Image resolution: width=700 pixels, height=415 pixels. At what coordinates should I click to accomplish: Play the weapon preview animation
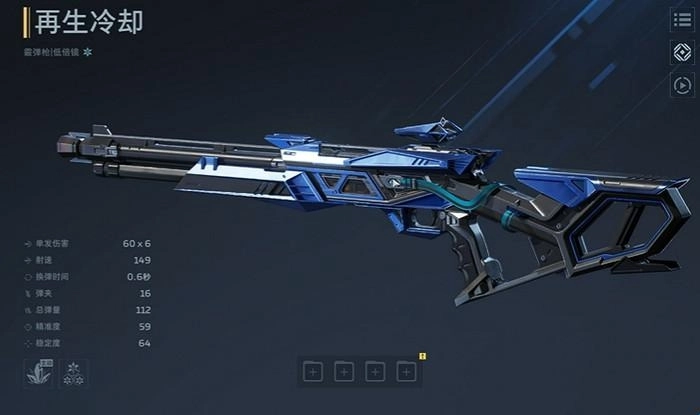(x=682, y=85)
